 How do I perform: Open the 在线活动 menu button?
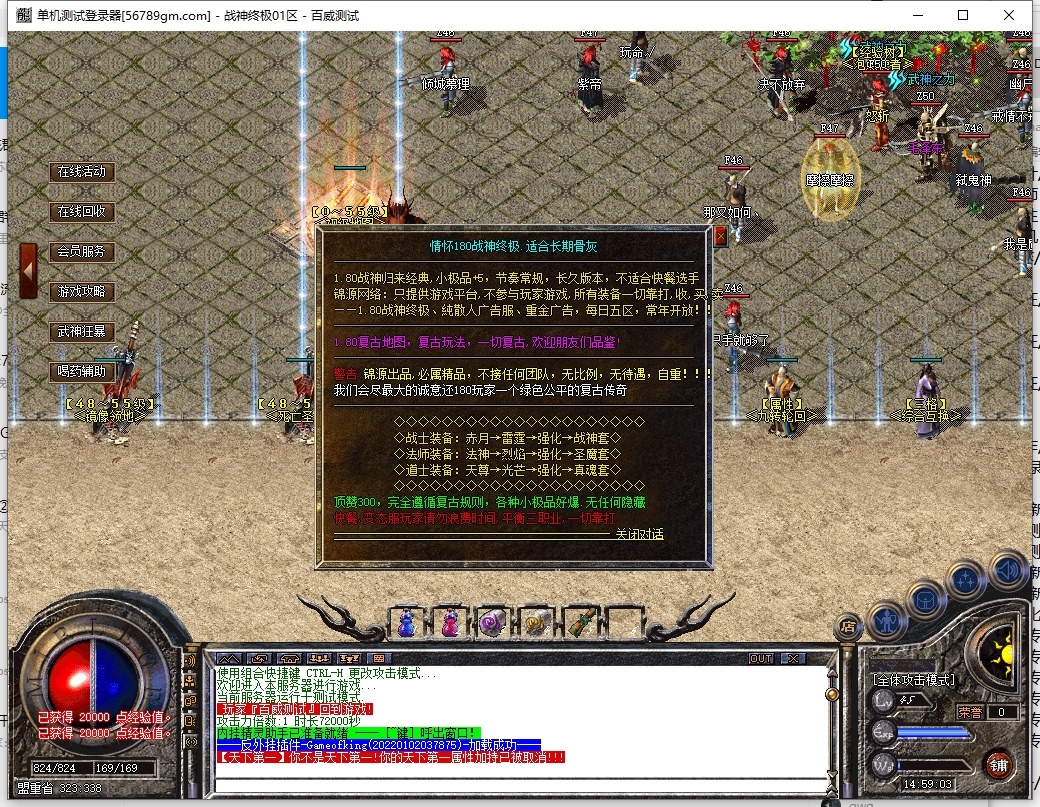(82, 172)
